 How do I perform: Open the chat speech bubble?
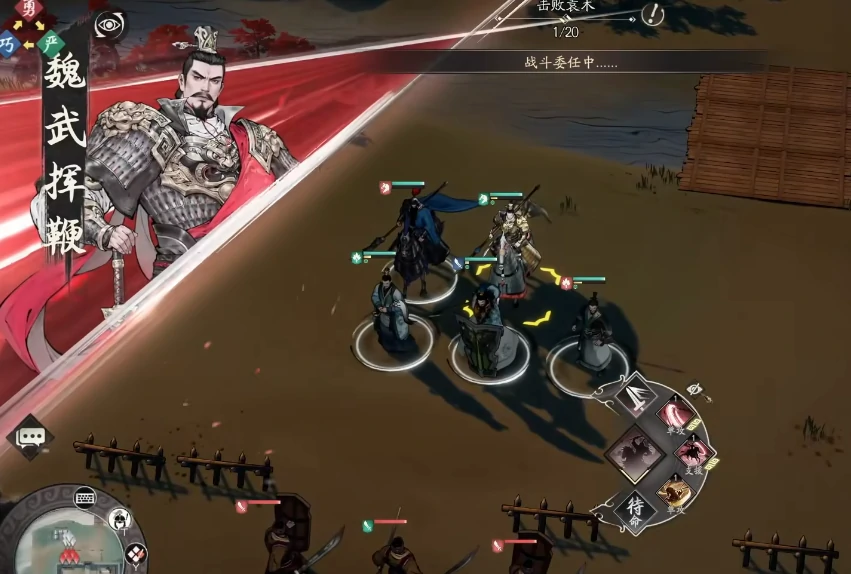(x=30, y=437)
